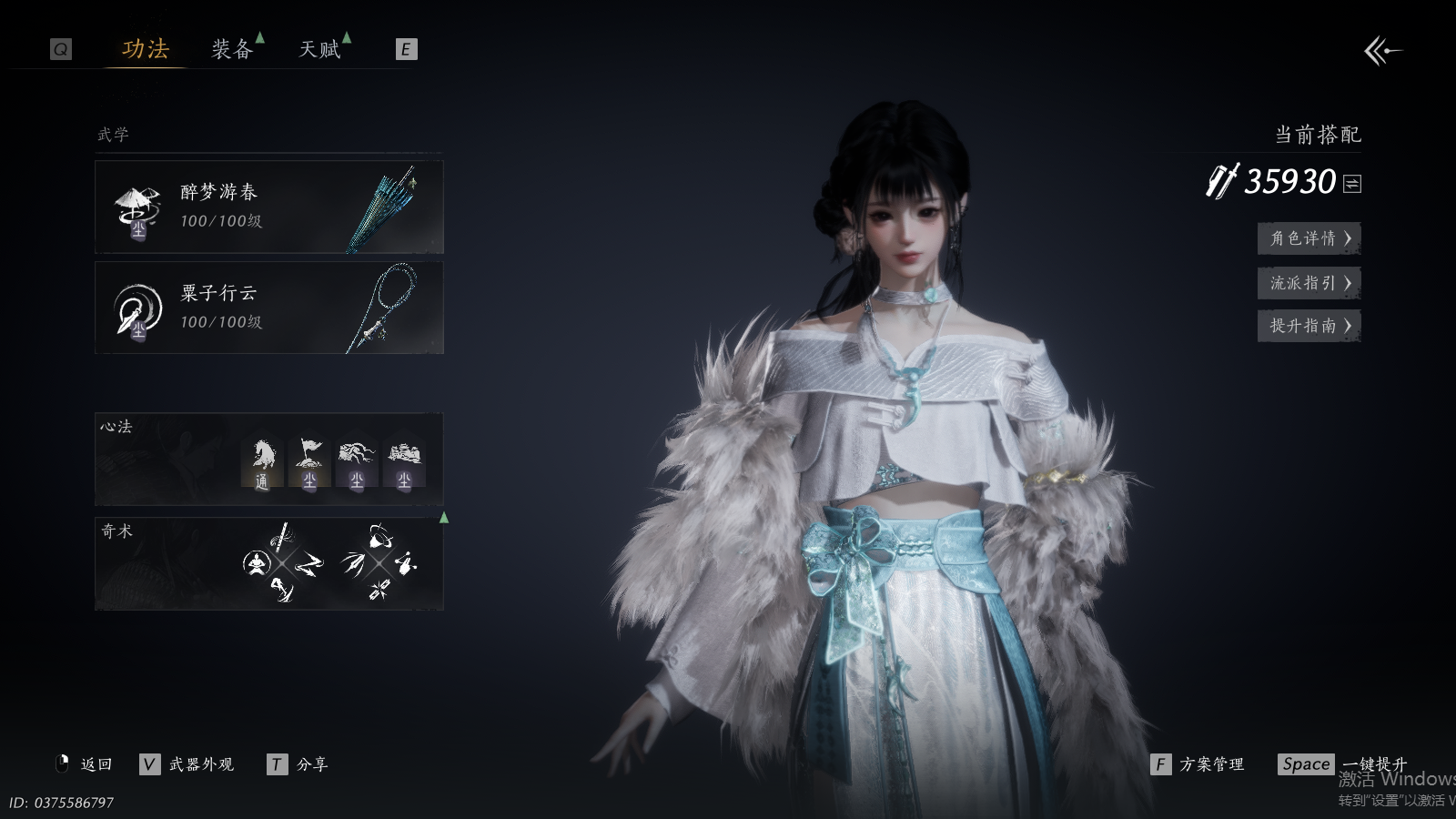This screenshot has width=1456, height=819.
Task: Click 返回 to go back
Action: [x=86, y=764]
